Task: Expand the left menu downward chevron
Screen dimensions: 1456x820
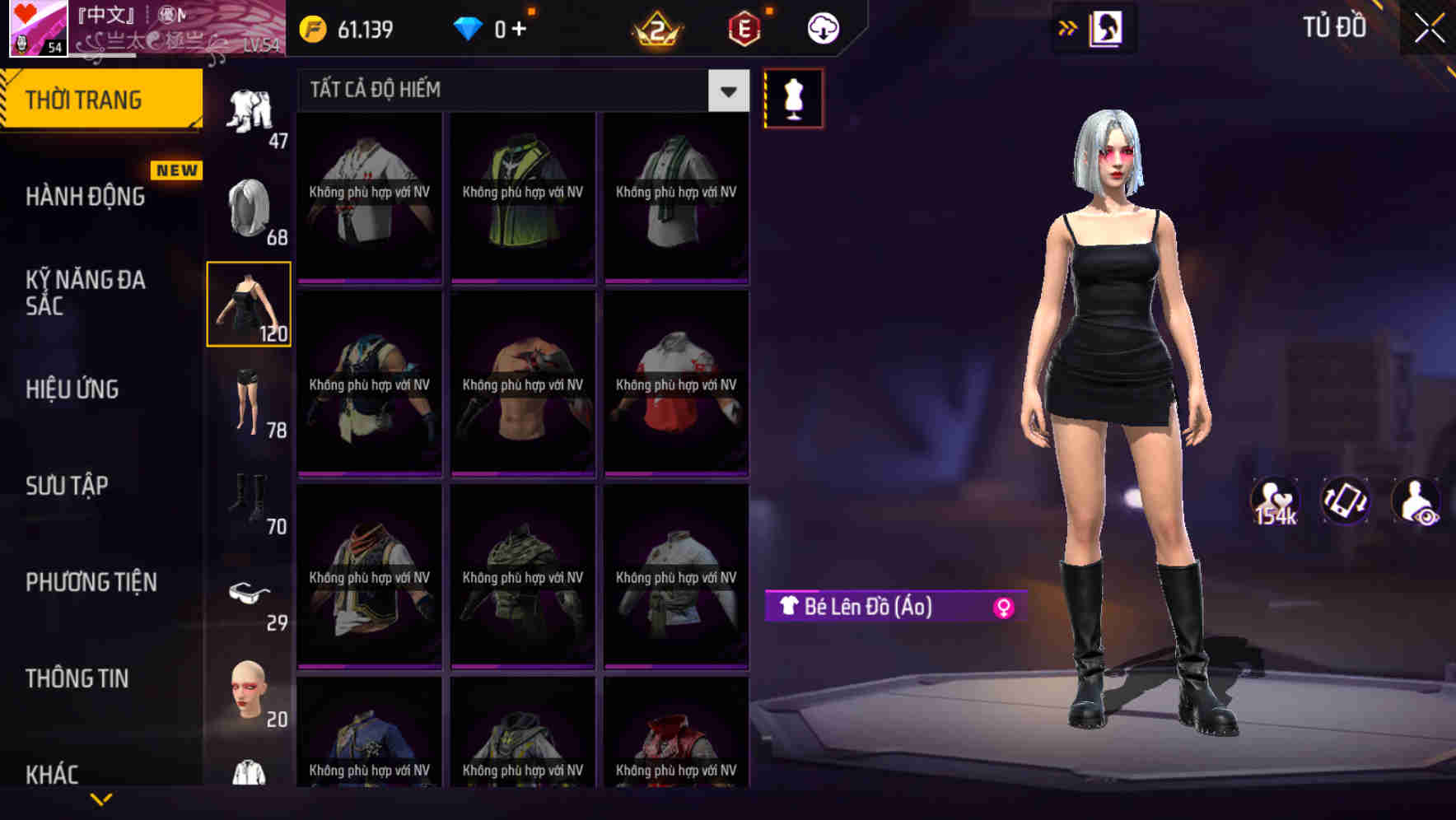Action: click(x=101, y=798)
